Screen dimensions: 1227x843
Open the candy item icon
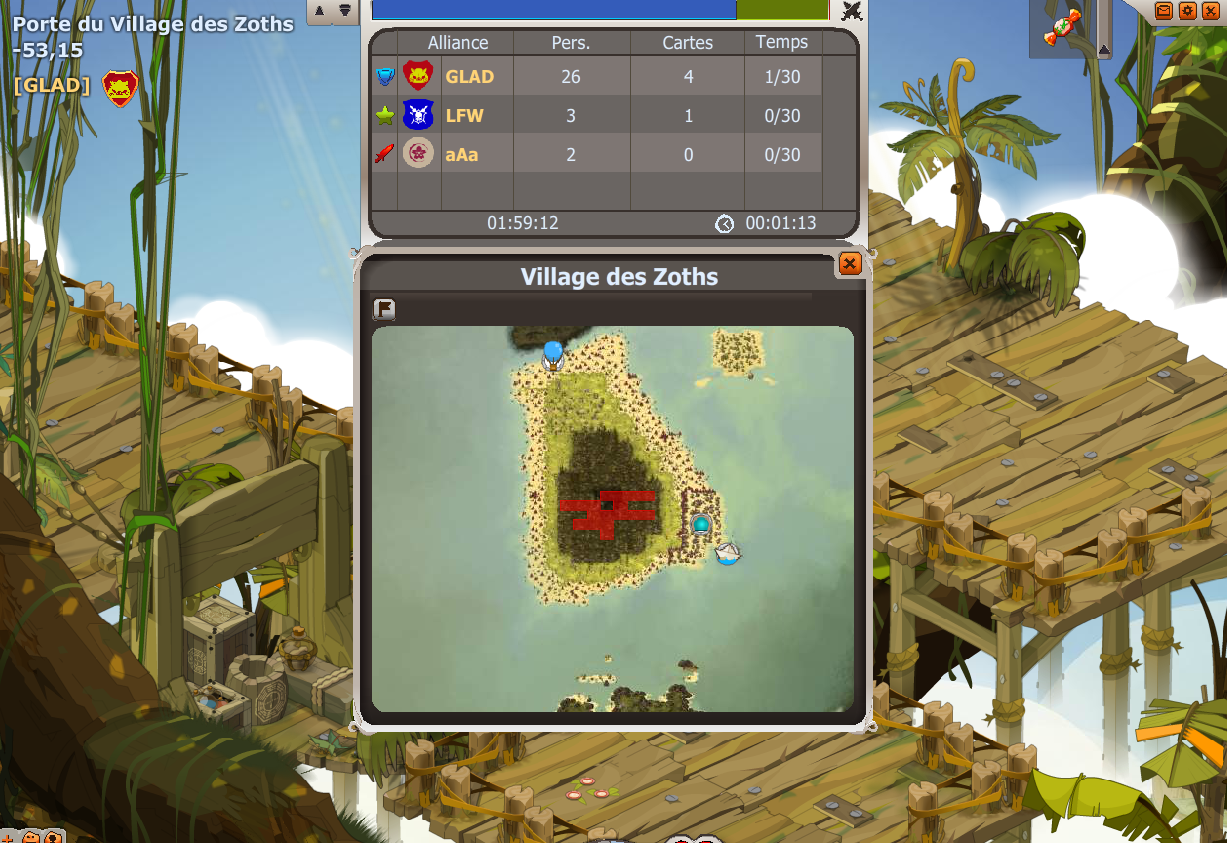pyautogui.click(x=1062, y=27)
